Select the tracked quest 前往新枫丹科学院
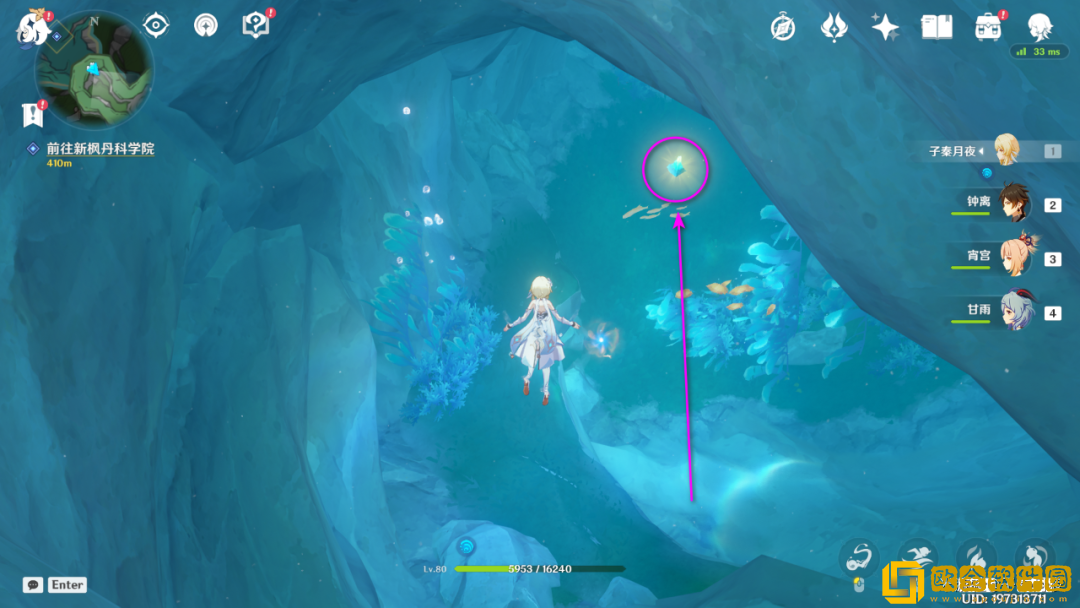Image resolution: width=1080 pixels, height=608 pixels. pyautogui.click(x=100, y=149)
